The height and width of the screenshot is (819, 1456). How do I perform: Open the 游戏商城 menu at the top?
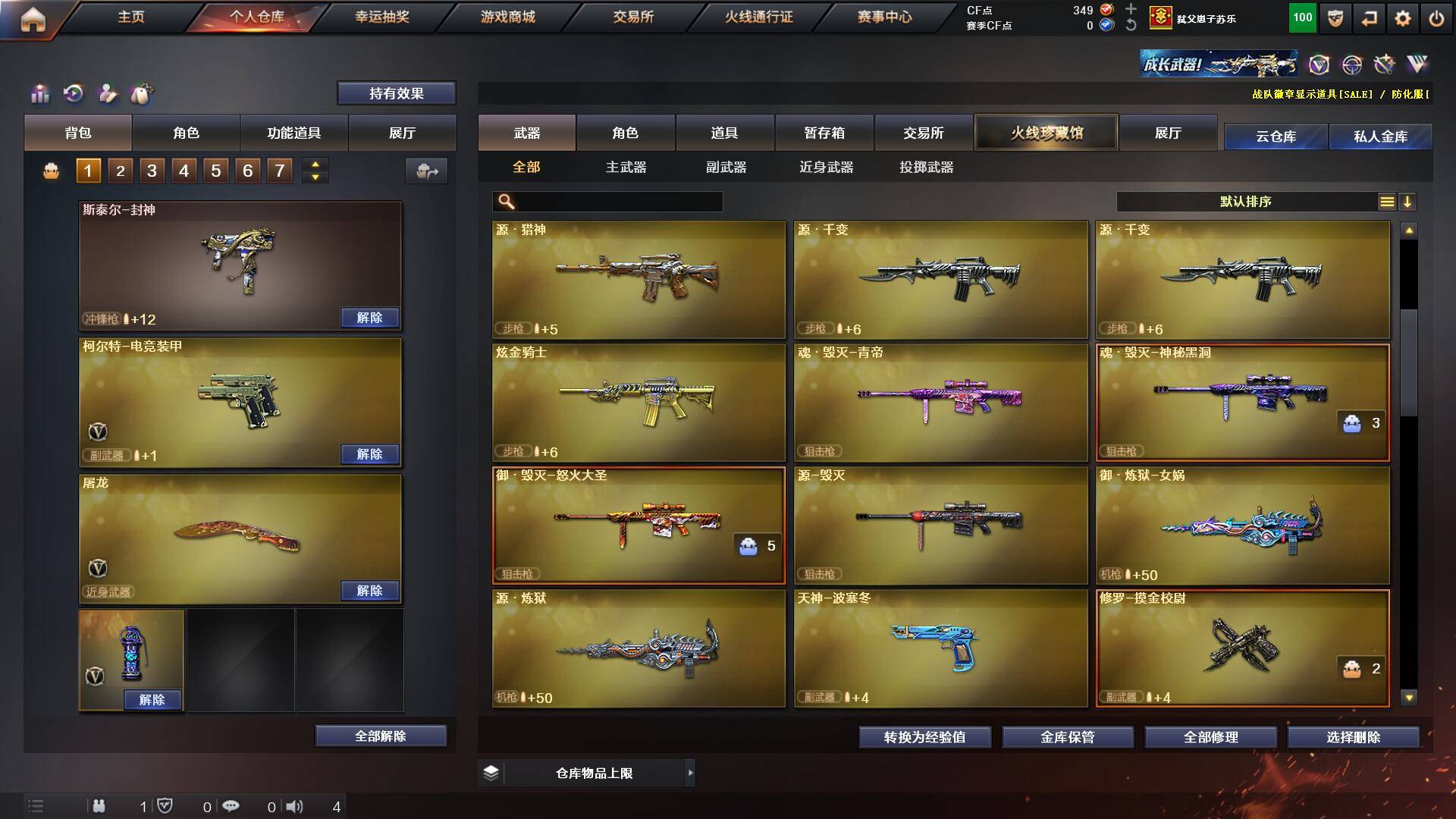507,17
